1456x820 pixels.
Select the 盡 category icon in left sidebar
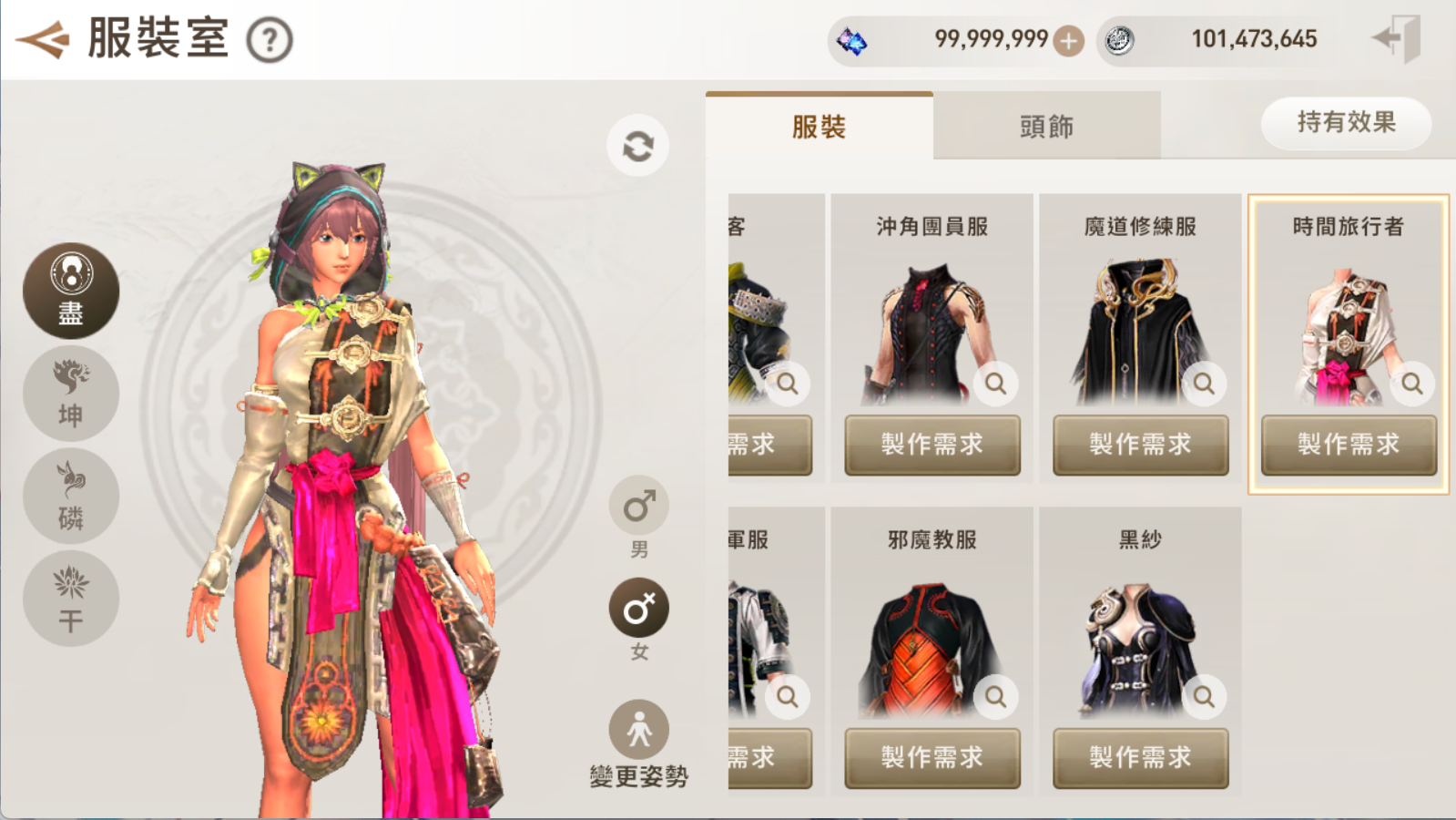coord(71,289)
